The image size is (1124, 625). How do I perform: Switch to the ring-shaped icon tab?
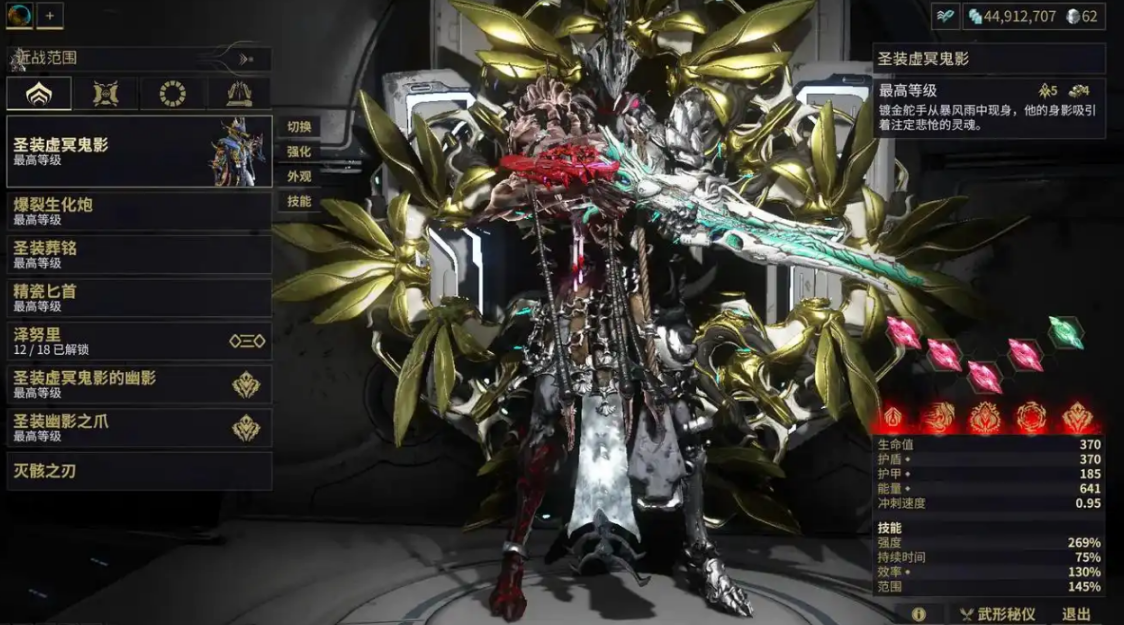[172, 94]
